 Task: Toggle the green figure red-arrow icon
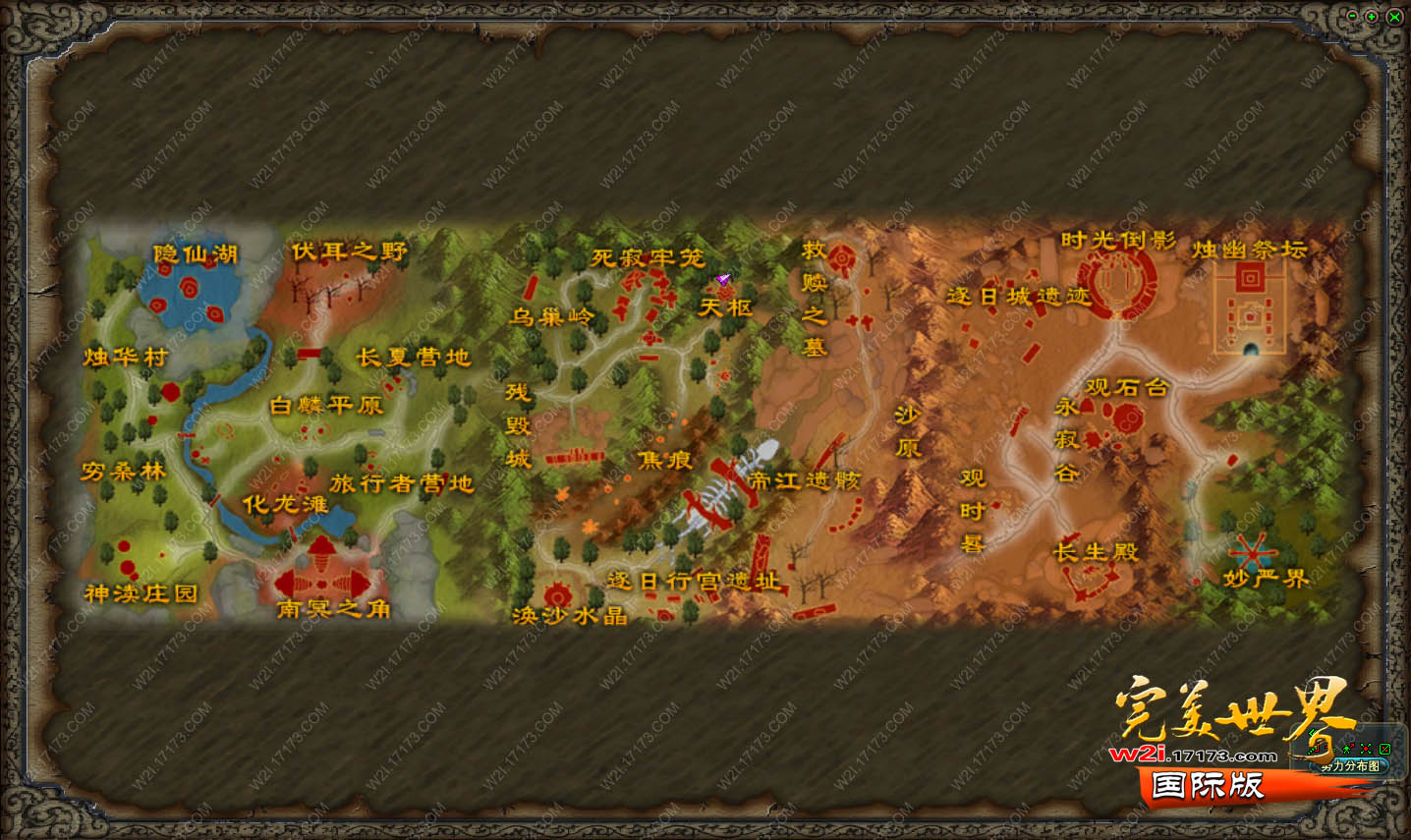pyautogui.click(x=1348, y=749)
